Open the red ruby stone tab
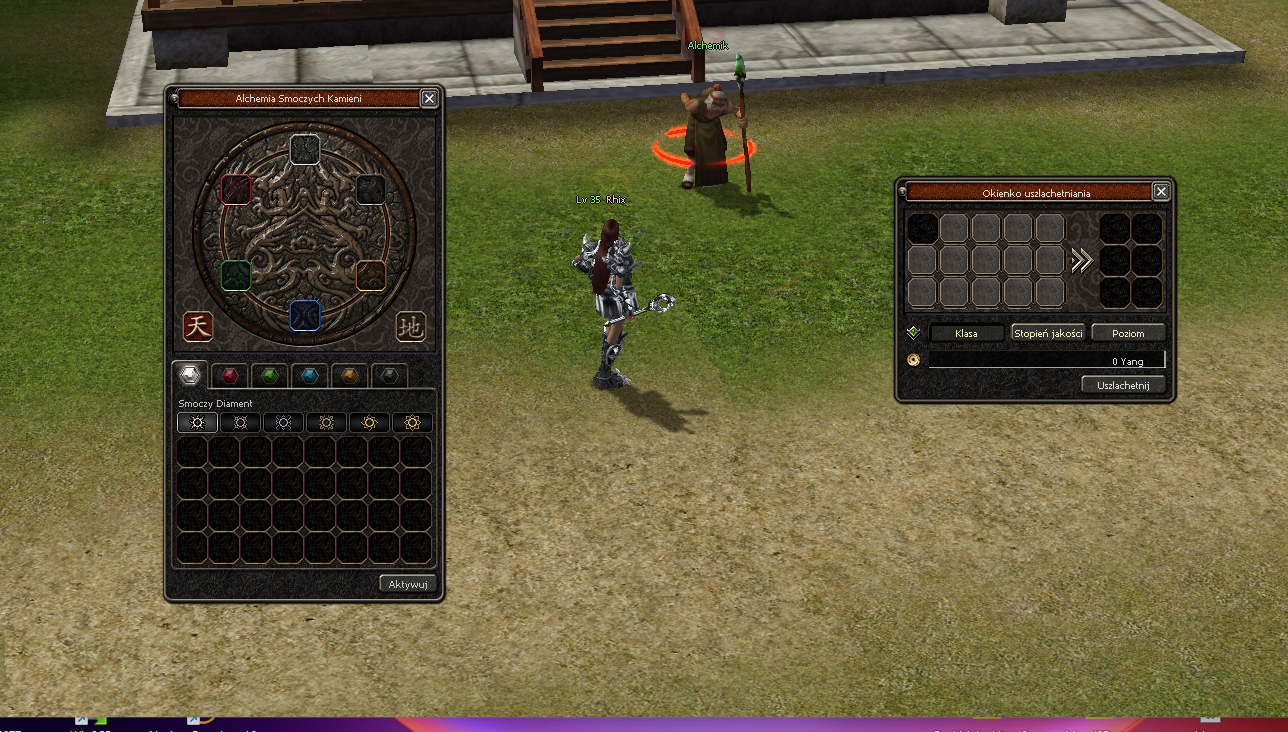 [231, 376]
